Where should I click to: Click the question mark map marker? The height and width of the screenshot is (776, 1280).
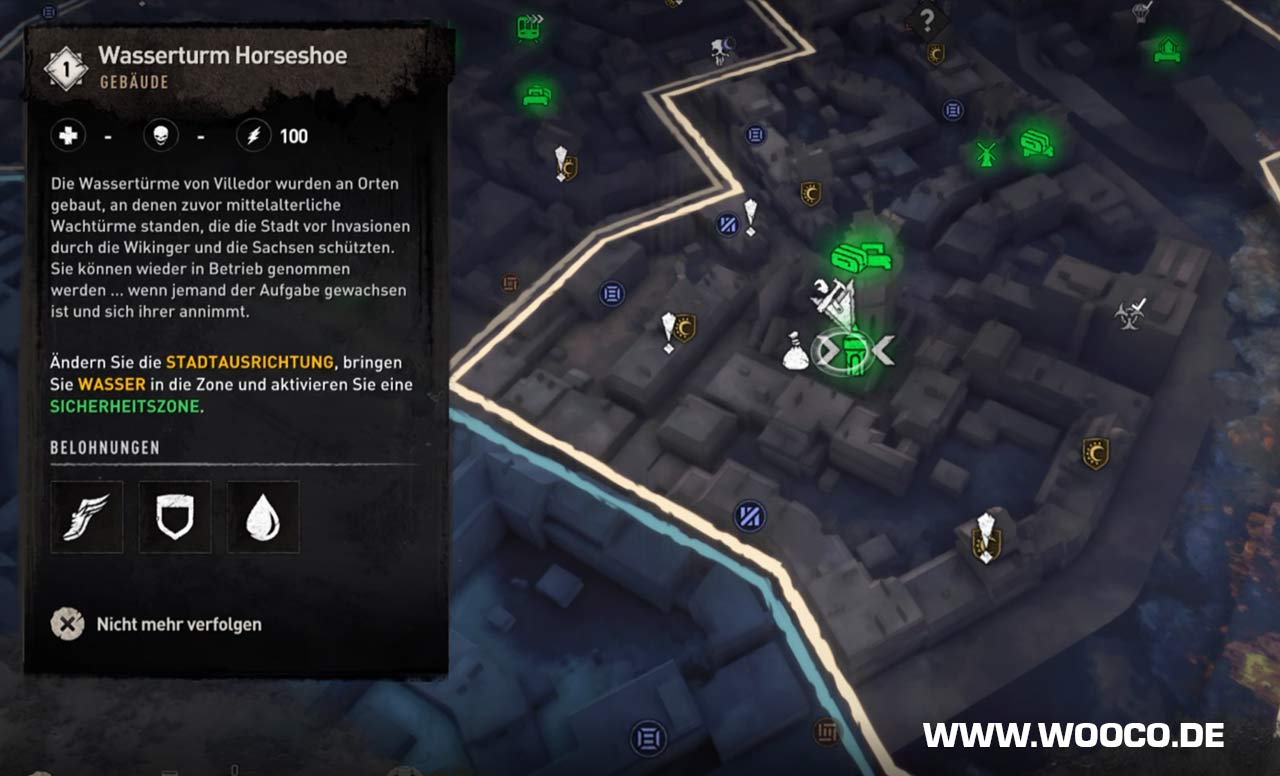point(927,18)
